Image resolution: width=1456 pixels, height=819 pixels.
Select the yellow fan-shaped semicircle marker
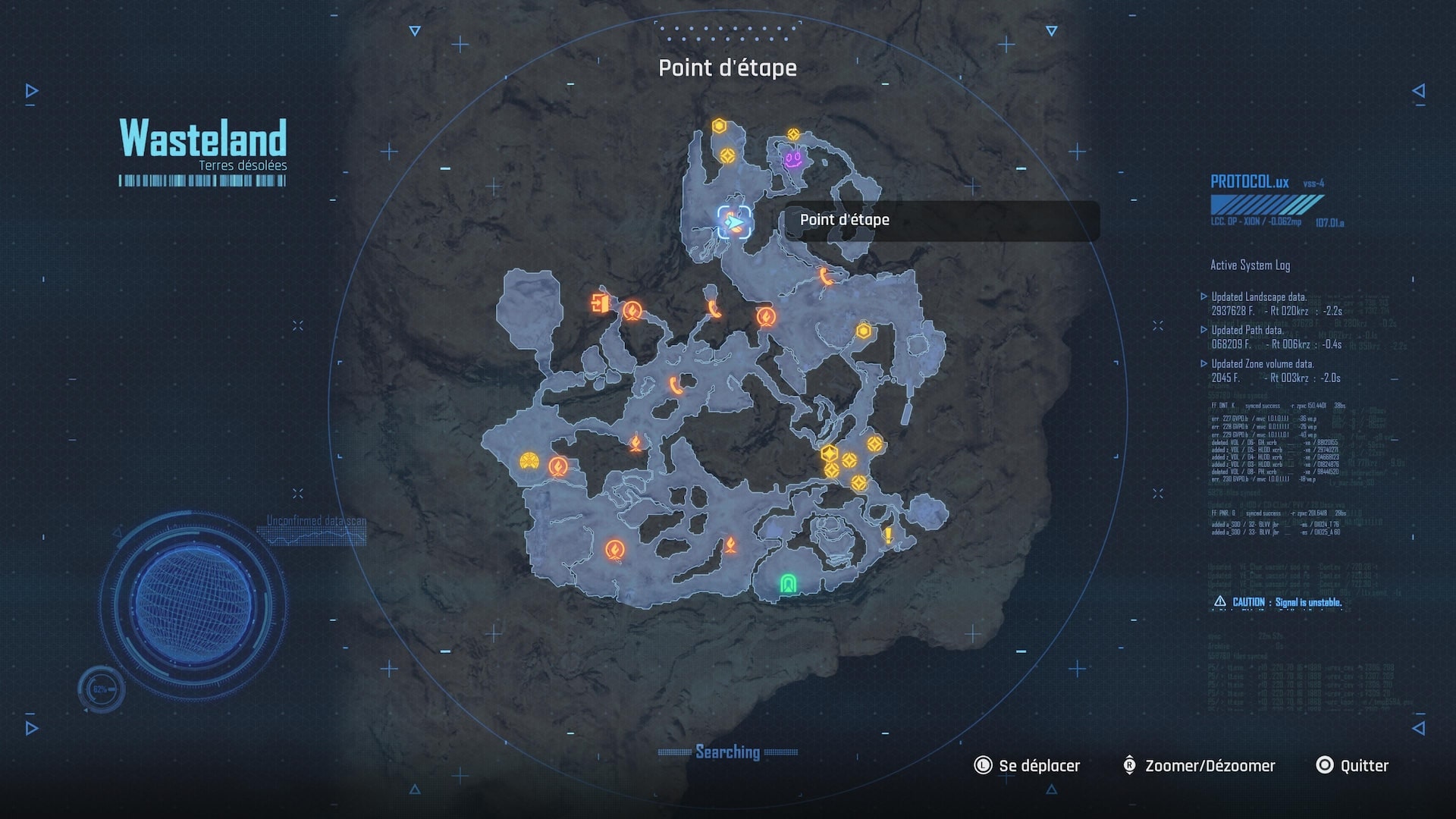pos(529,460)
